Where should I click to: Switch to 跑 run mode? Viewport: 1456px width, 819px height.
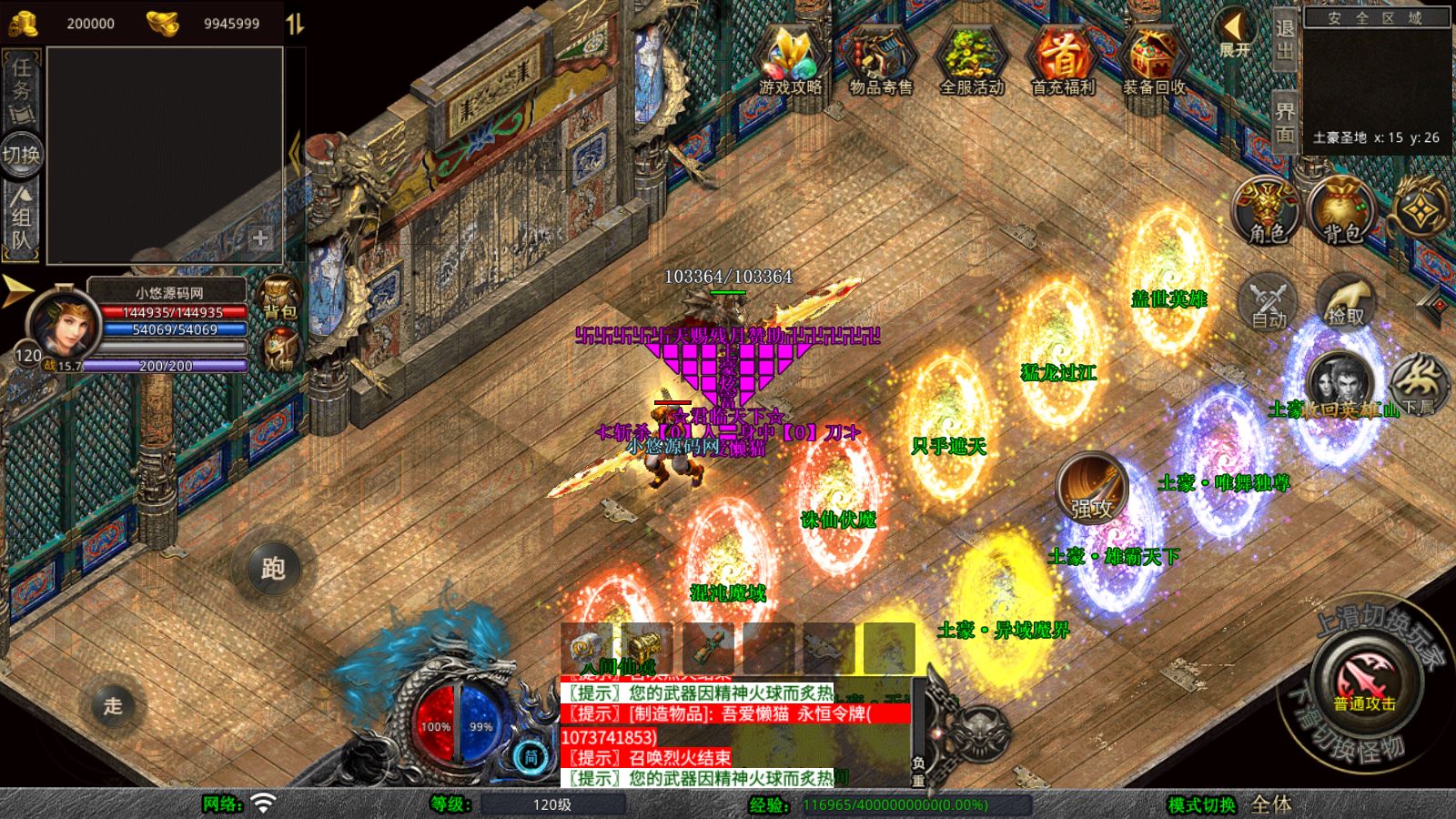point(273,569)
